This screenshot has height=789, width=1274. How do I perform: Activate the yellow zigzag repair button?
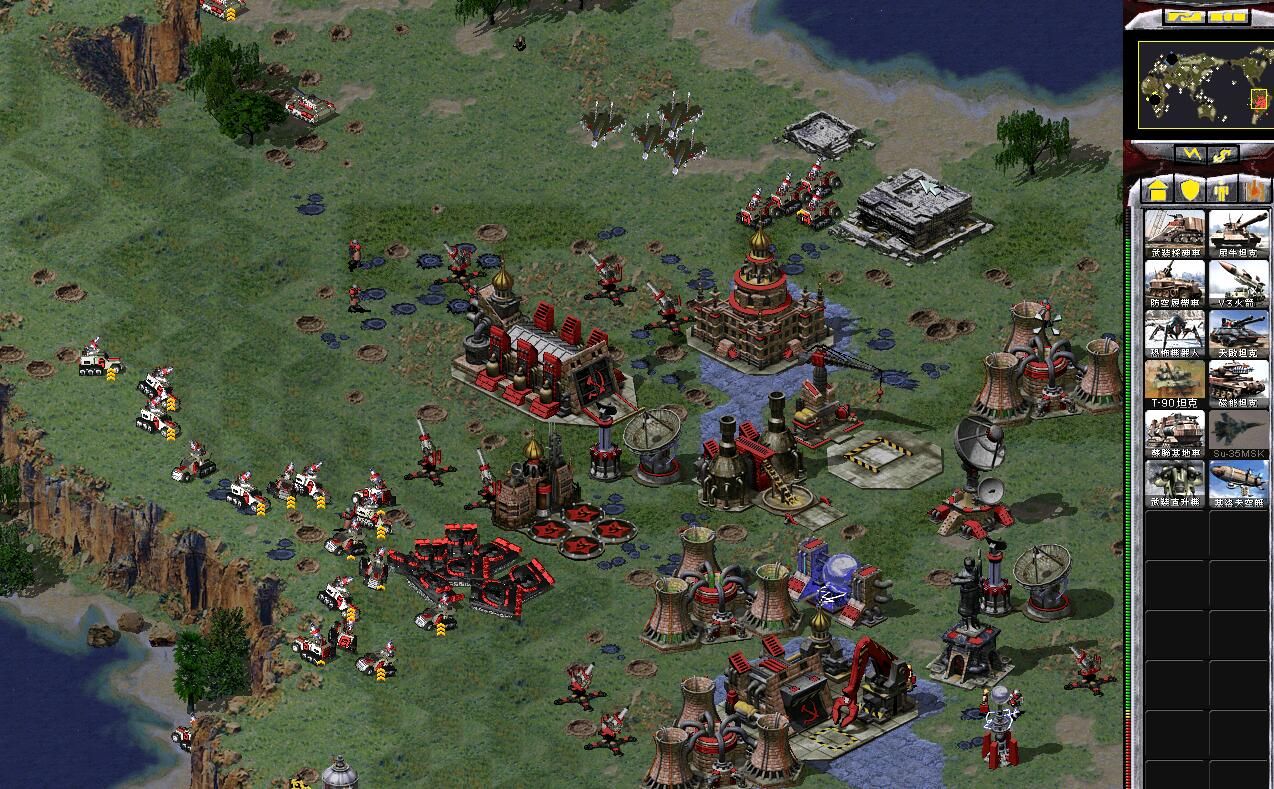click(1189, 155)
